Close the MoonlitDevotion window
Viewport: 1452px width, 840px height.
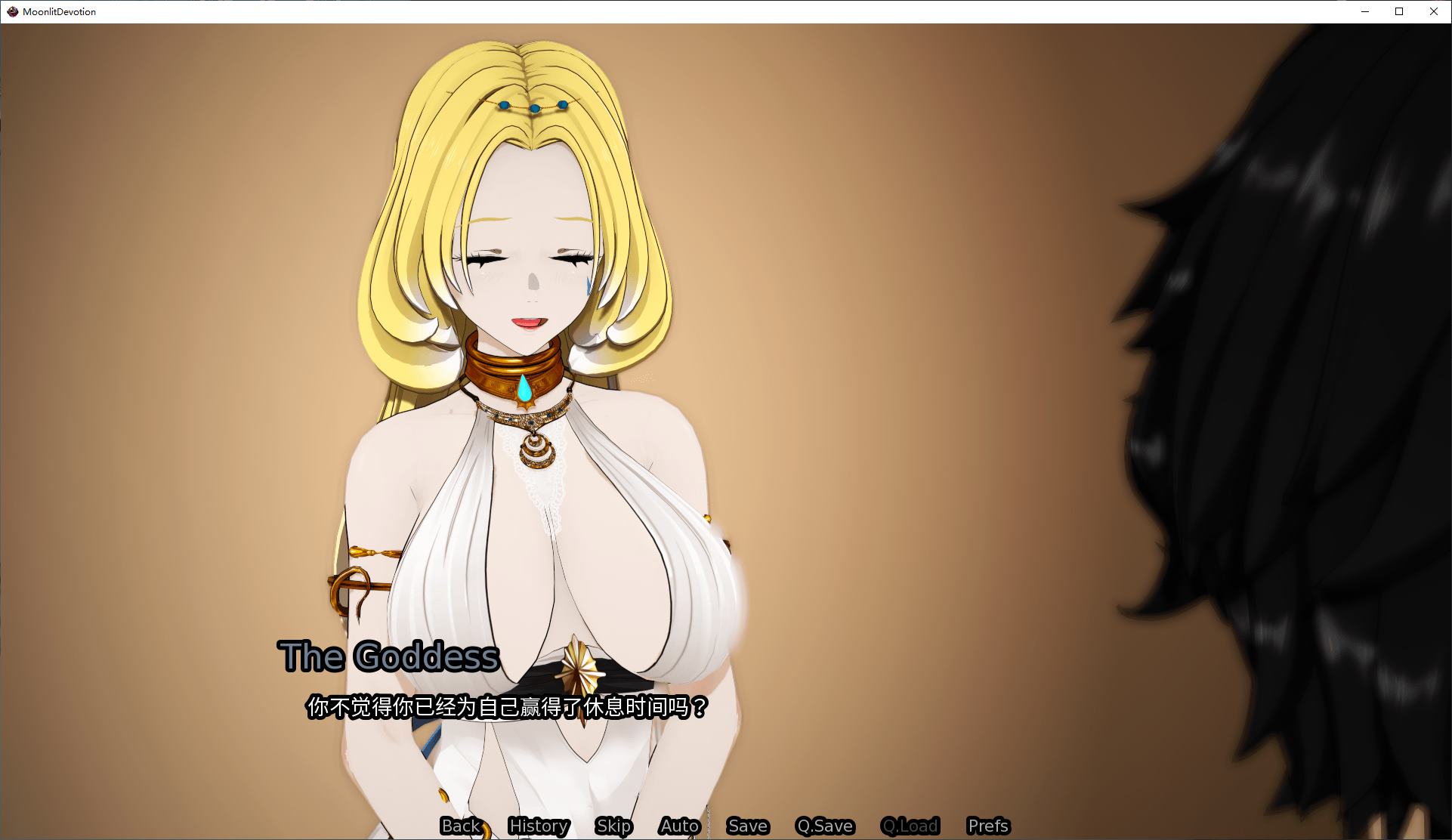point(1433,11)
